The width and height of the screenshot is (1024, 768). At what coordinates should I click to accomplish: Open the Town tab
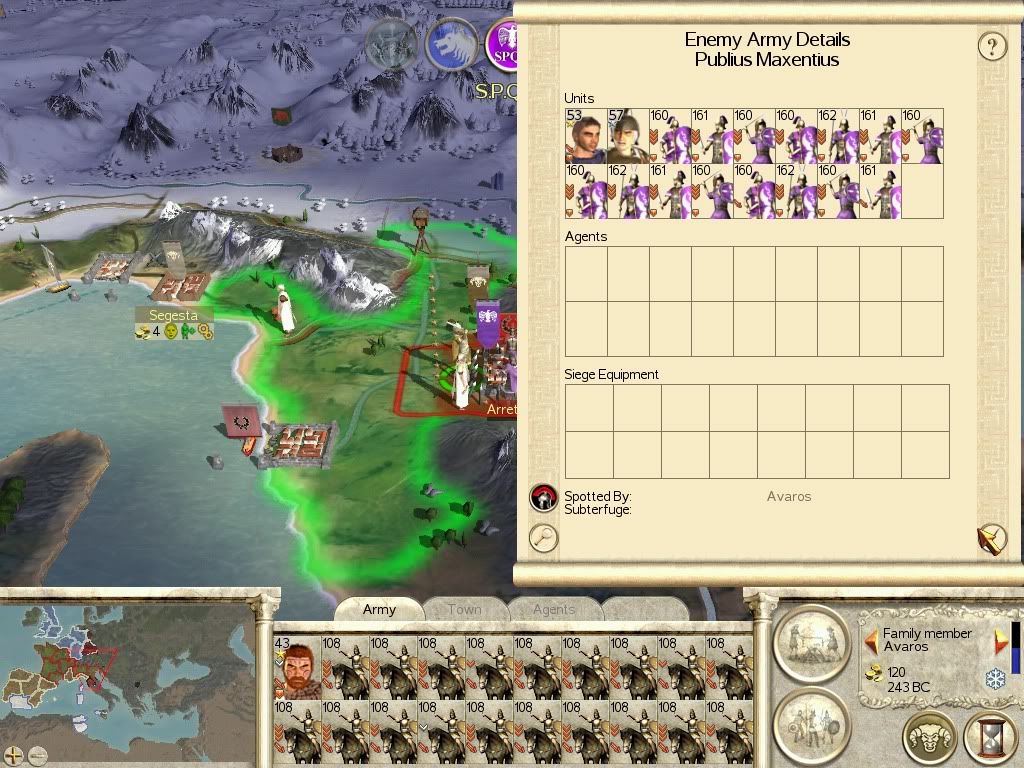[x=464, y=609]
